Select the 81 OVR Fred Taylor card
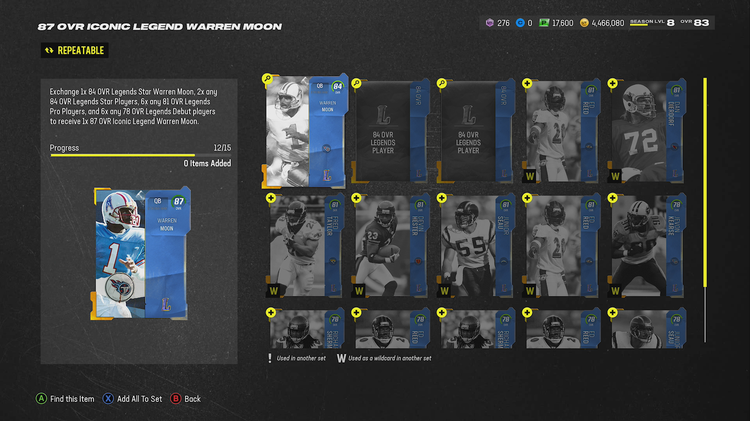Viewport: 750px width, 421px height. coord(304,247)
